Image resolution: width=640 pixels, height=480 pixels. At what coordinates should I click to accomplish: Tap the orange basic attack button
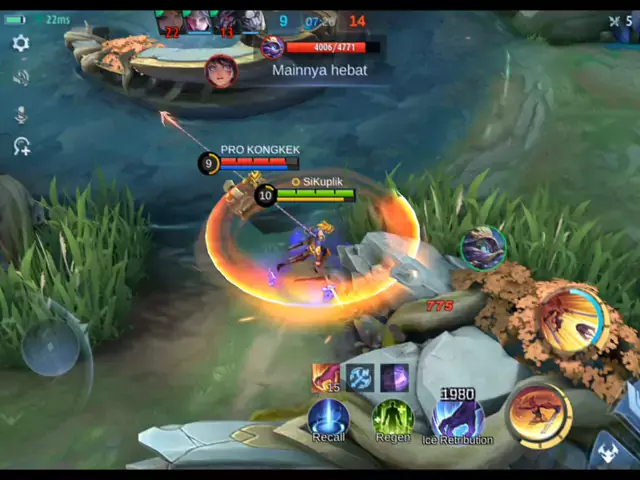pos(538,415)
